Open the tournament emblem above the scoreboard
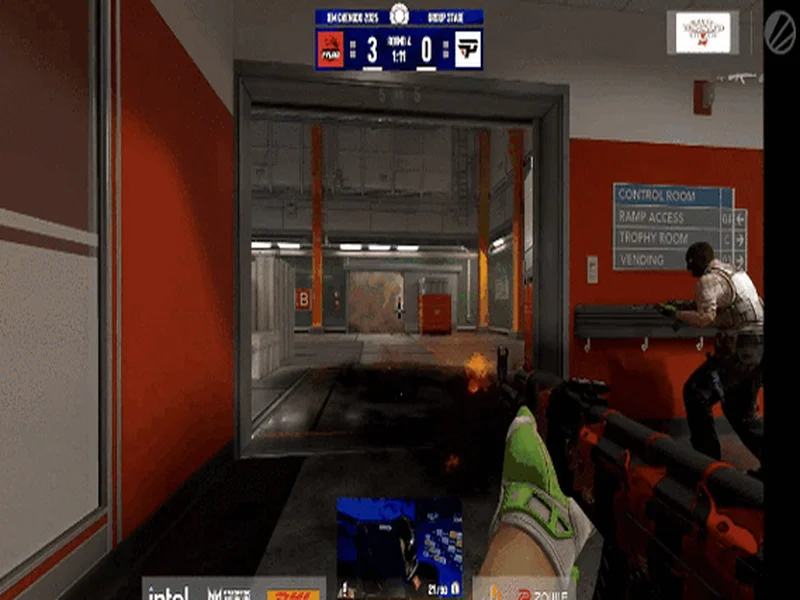Image resolution: width=800 pixels, height=600 pixels. point(399,14)
